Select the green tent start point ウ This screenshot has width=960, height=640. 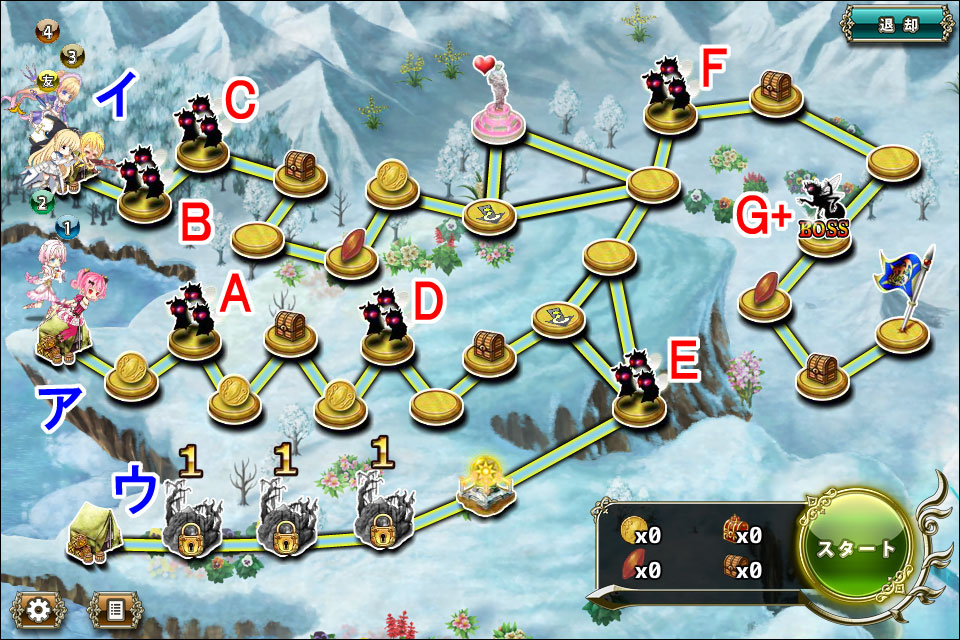(90, 530)
